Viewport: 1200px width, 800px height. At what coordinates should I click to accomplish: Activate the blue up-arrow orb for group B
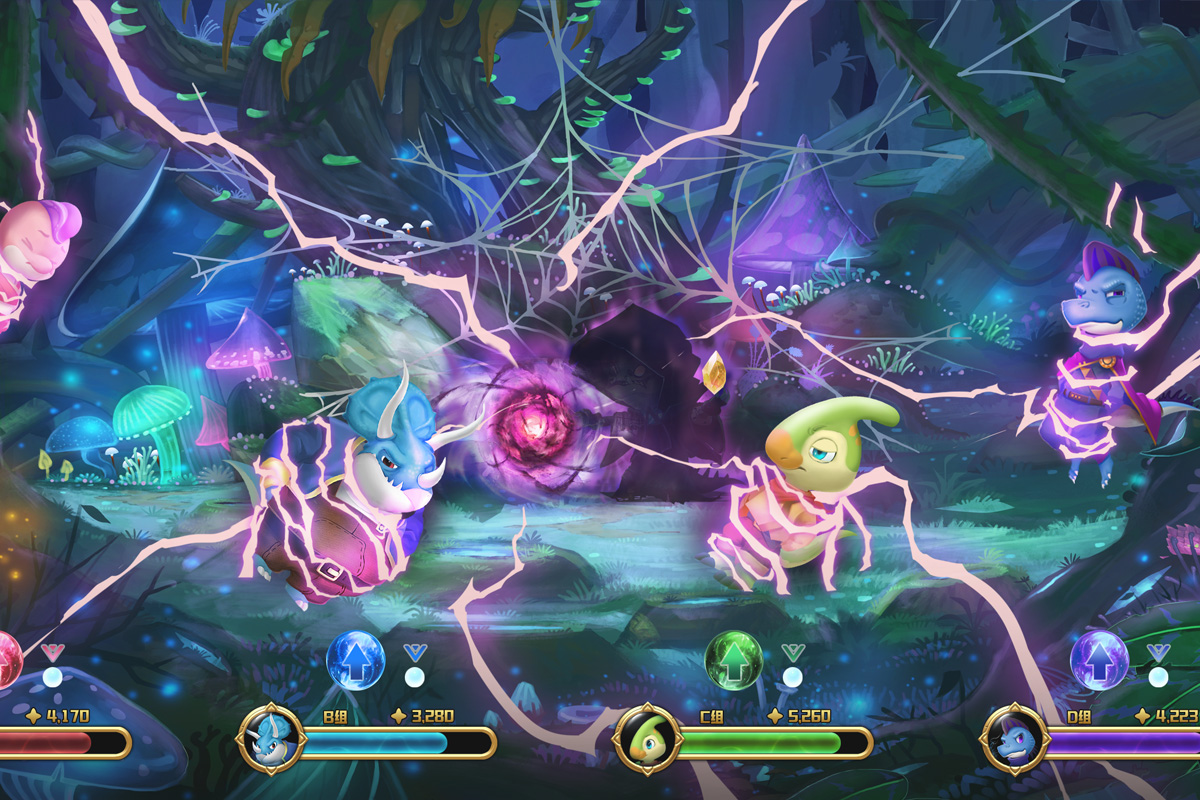click(x=355, y=660)
